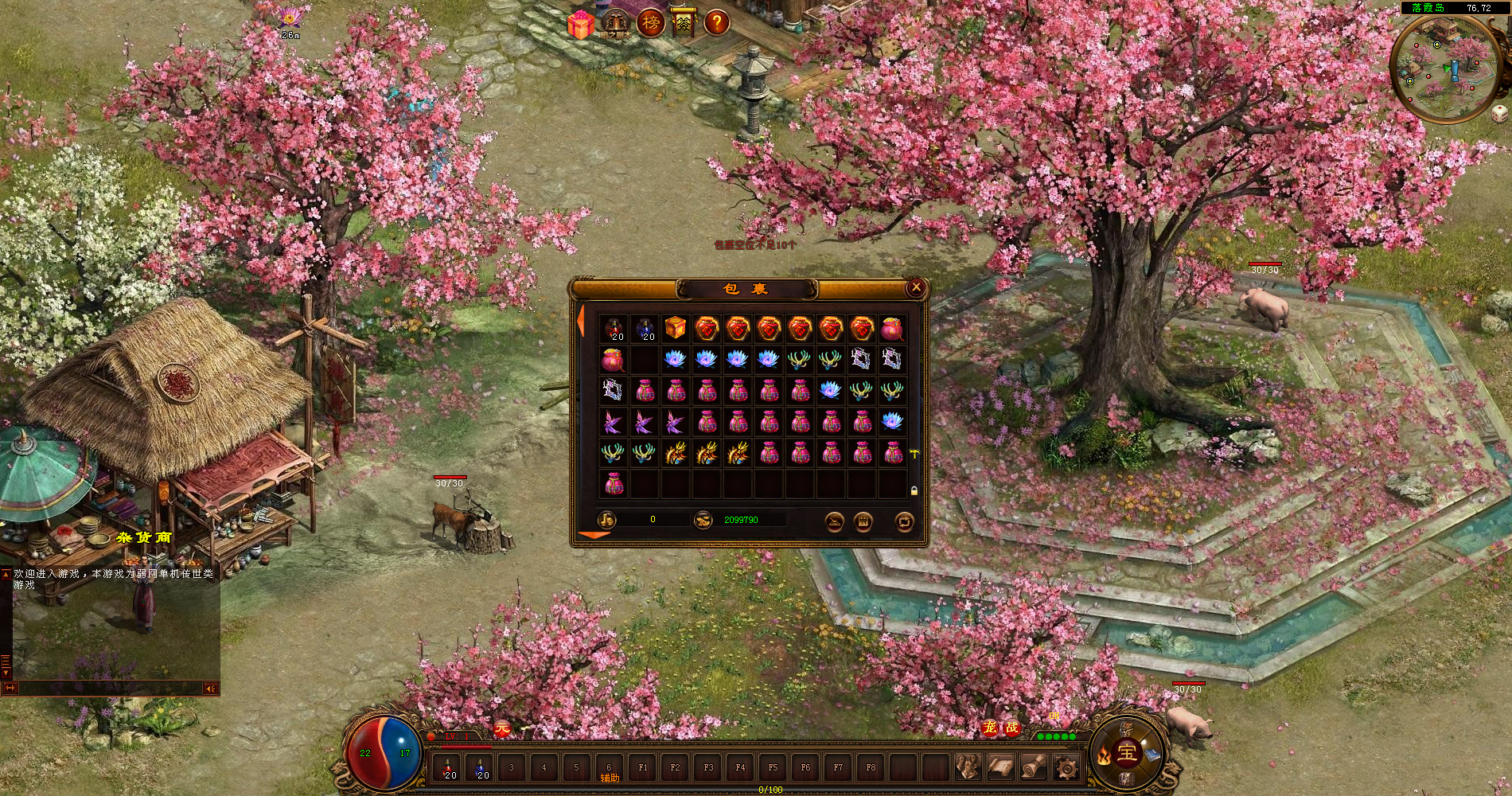This screenshot has width=1512, height=796.
Task: Toggle the 战 battle mode button
Action: pos(1011,728)
